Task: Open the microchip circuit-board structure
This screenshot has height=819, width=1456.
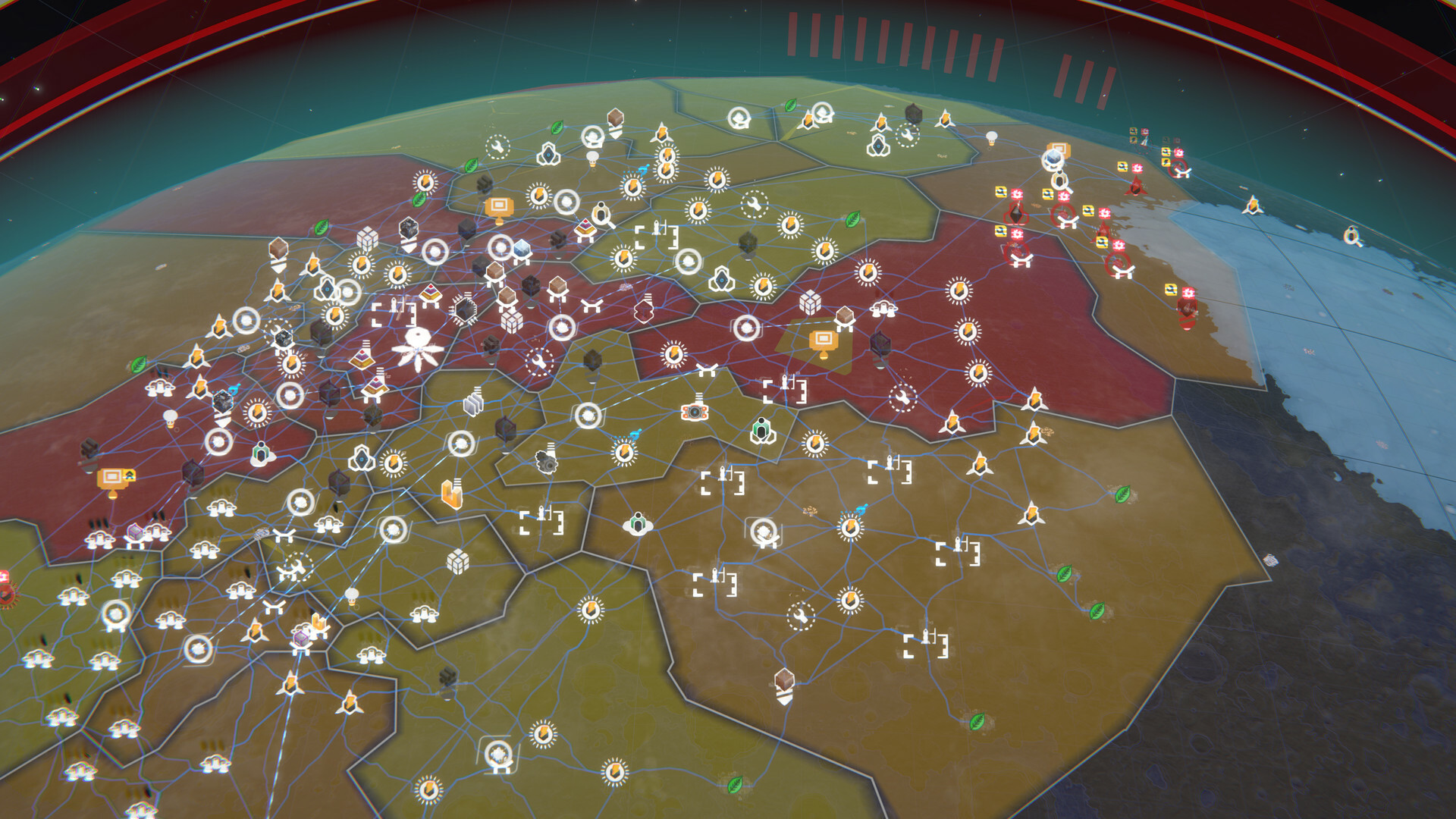Action: pos(466,307)
